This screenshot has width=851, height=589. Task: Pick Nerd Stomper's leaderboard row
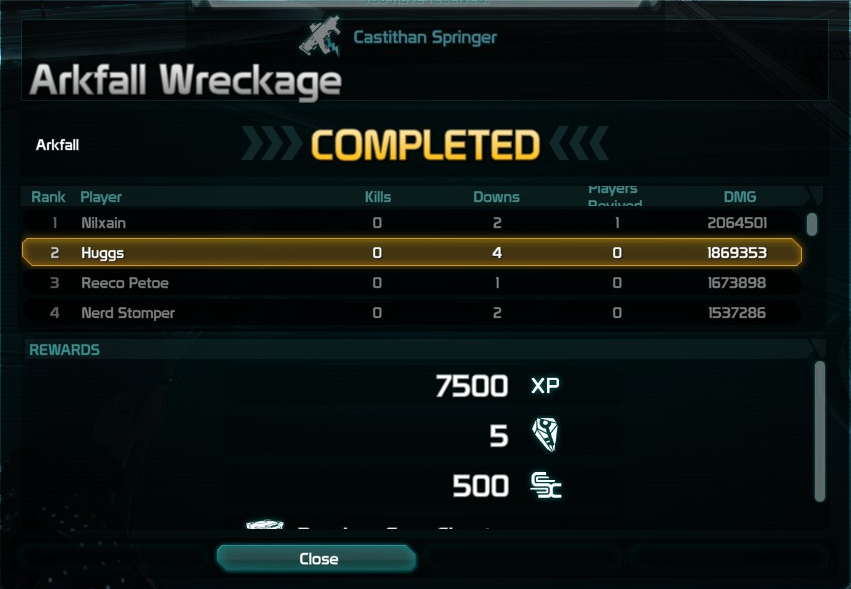point(410,313)
